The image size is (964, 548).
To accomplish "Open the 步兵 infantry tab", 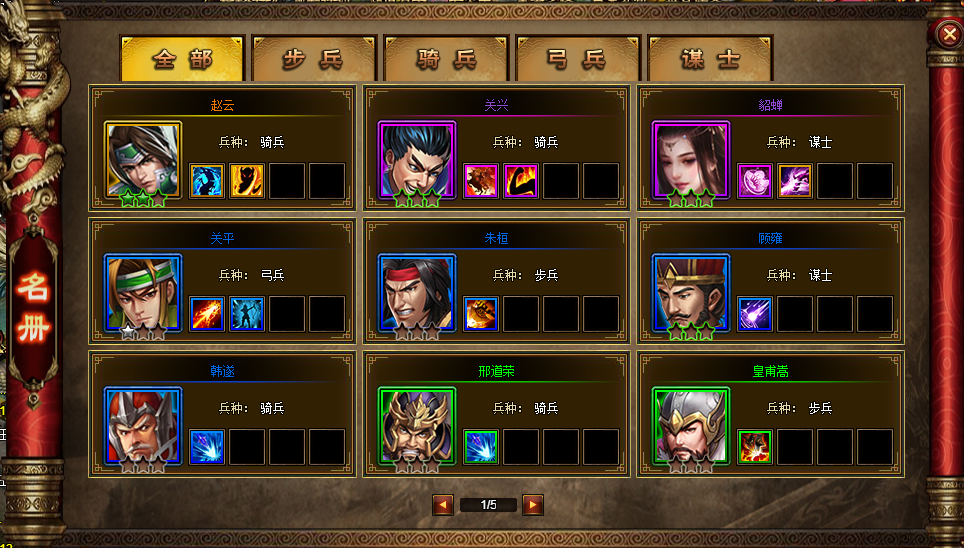I will (313, 59).
